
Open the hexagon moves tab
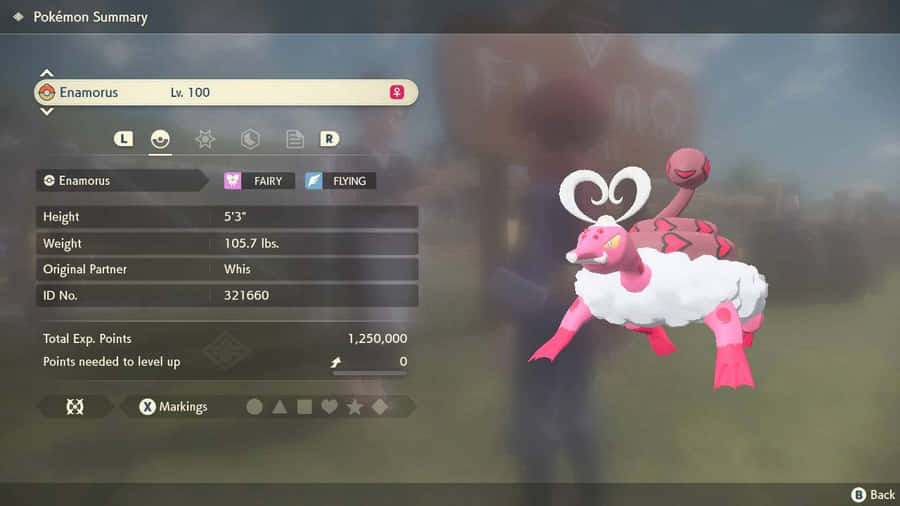click(x=250, y=139)
